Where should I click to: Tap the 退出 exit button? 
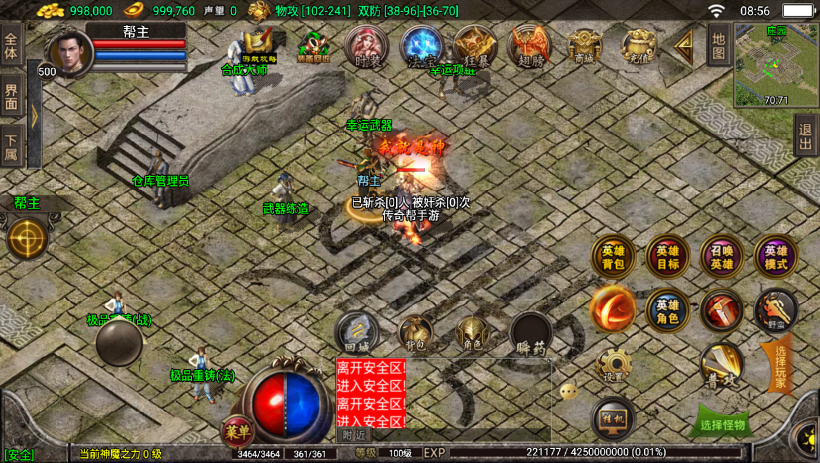click(x=805, y=134)
